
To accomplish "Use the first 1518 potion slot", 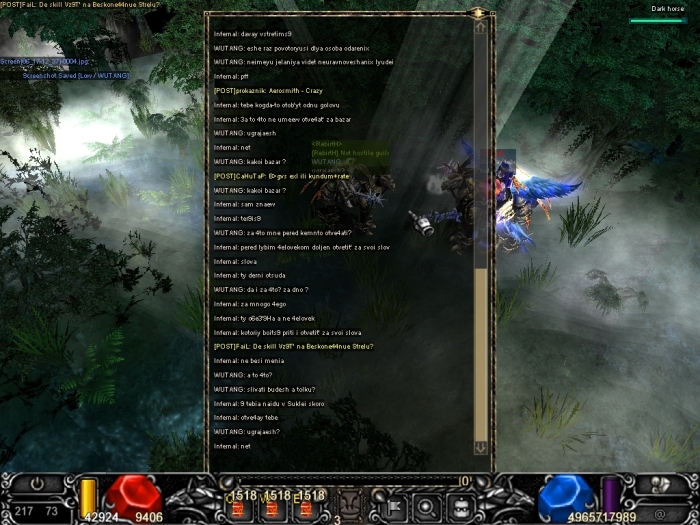I will 240,508.
